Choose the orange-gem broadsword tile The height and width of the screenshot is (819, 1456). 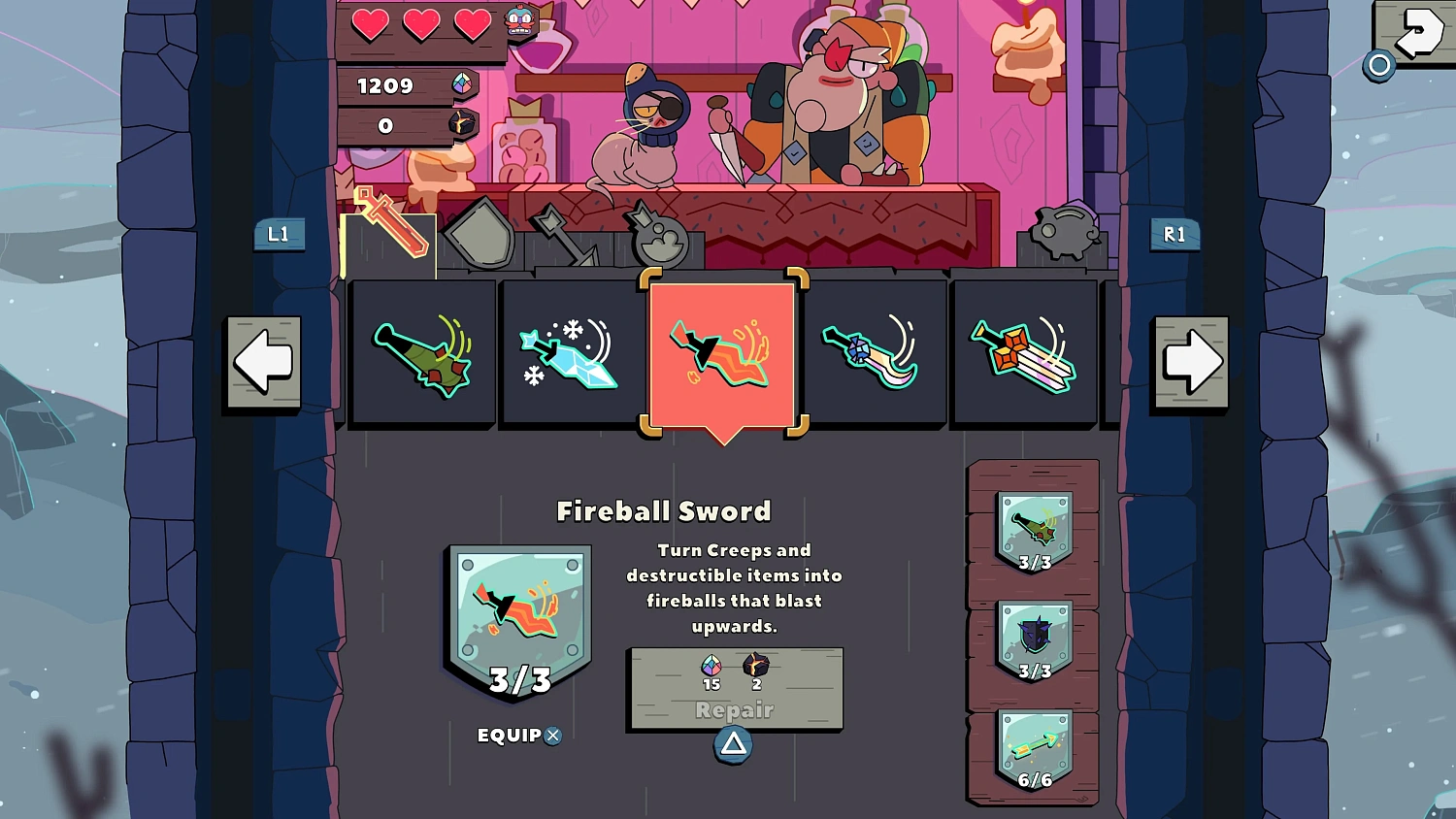(x=1024, y=354)
